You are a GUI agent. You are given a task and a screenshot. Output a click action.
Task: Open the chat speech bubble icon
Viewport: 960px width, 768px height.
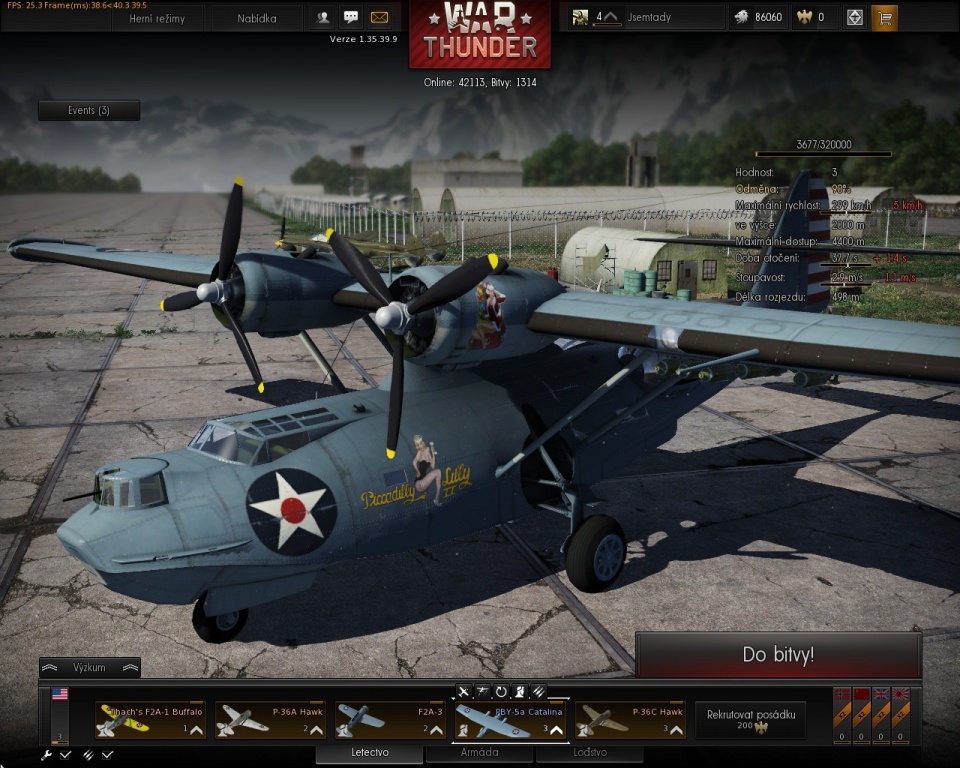(351, 17)
